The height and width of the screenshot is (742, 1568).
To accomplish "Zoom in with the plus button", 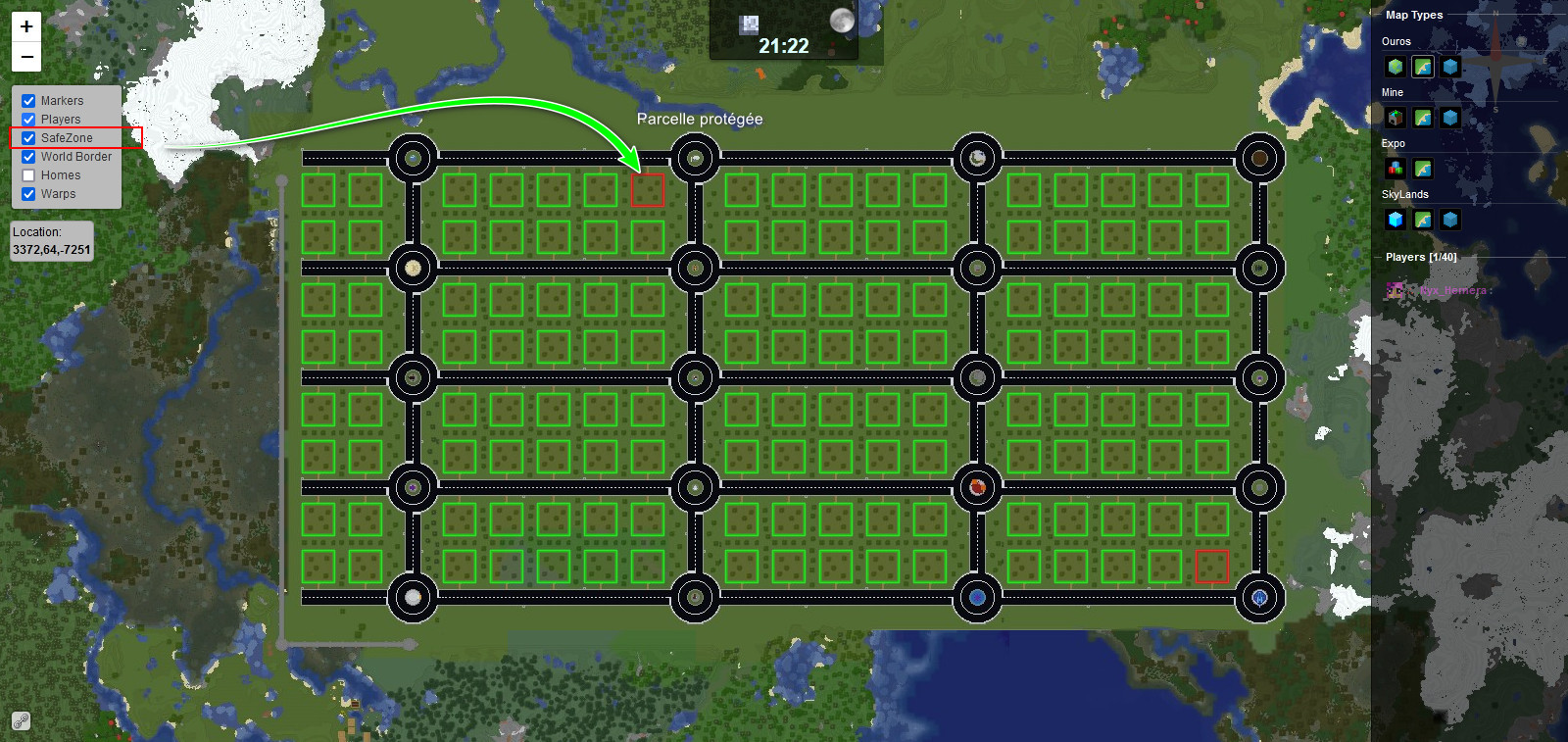I will (26, 26).
